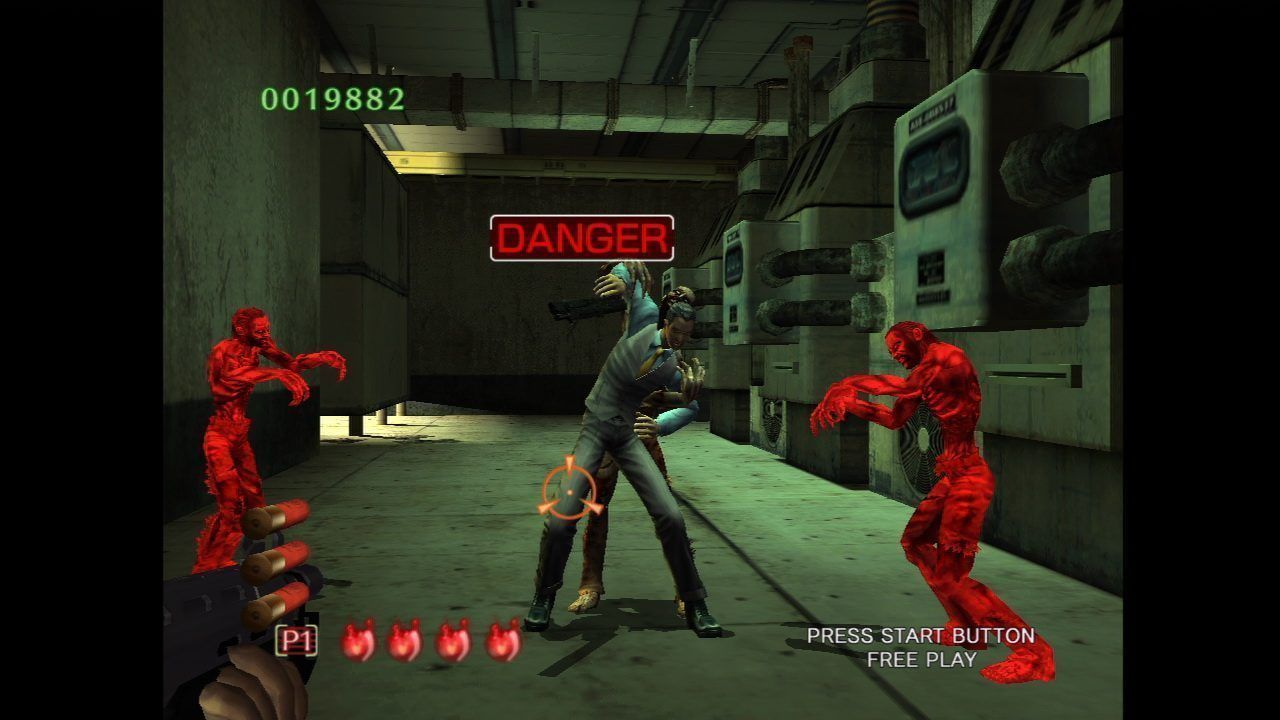Viewport: 1280px width, 720px height.
Task: Click the P1 player badge
Action: tap(296, 641)
